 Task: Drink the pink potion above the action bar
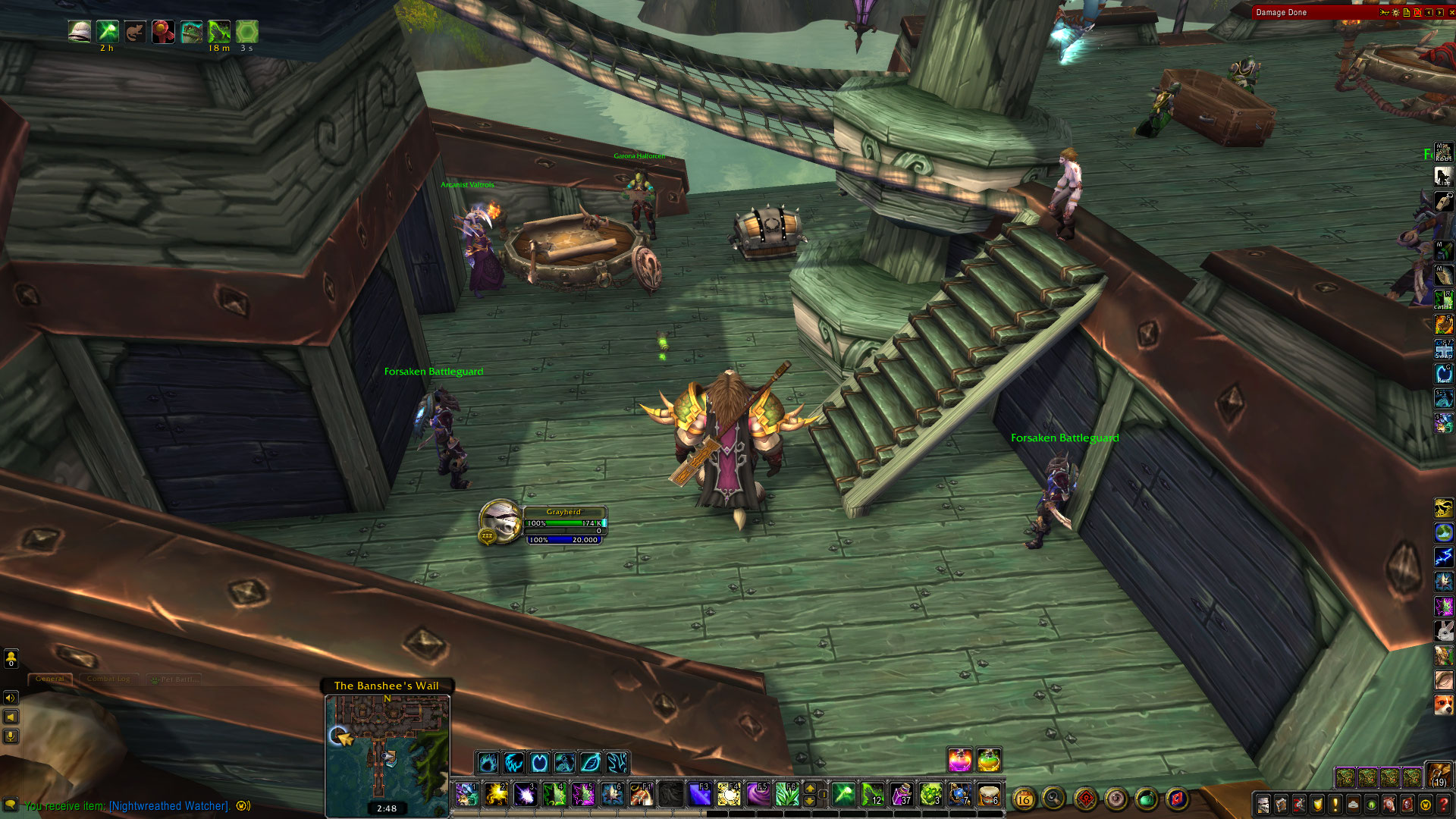[x=960, y=759]
